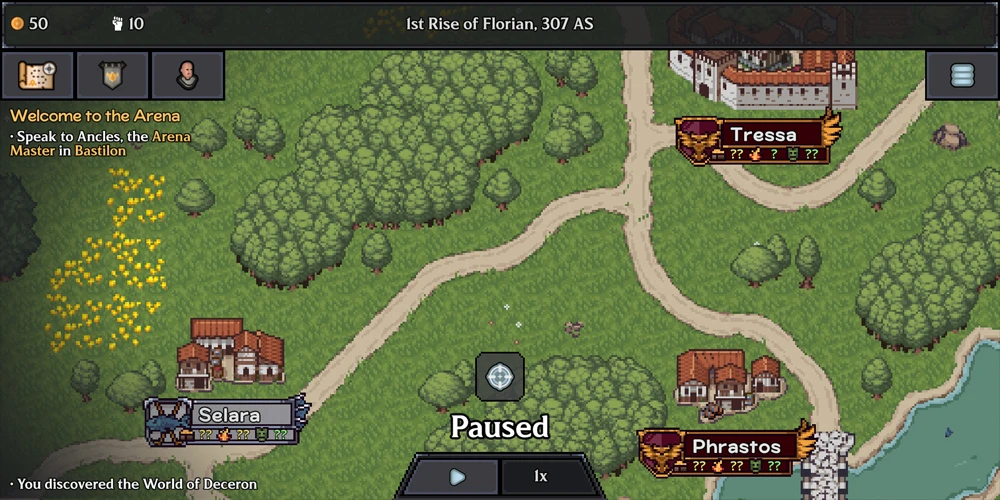The height and width of the screenshot is (500, 1000).
Task: Select the Phrastos town nameplate
Action: [x=735, y=446]
